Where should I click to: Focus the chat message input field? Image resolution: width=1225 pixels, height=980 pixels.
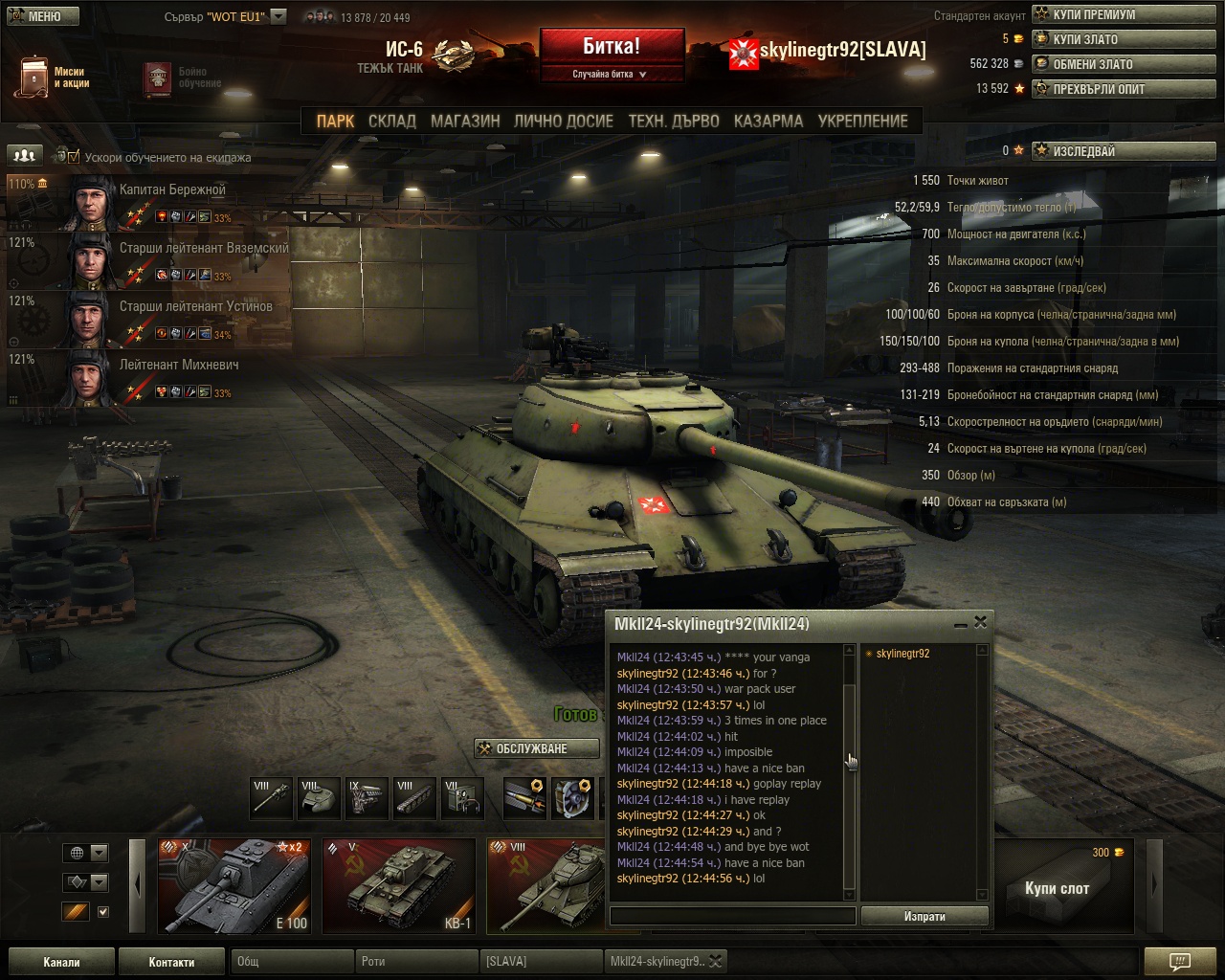pyautogui.click(x=732, y=916)
